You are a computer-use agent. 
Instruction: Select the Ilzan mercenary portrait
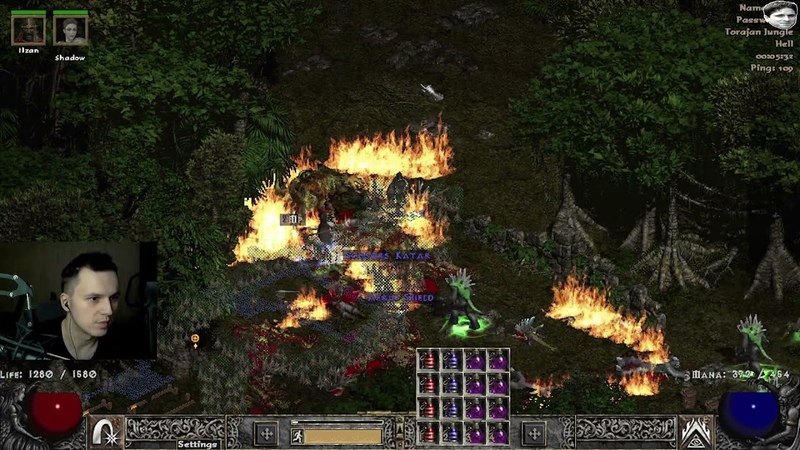click(28, 30)
